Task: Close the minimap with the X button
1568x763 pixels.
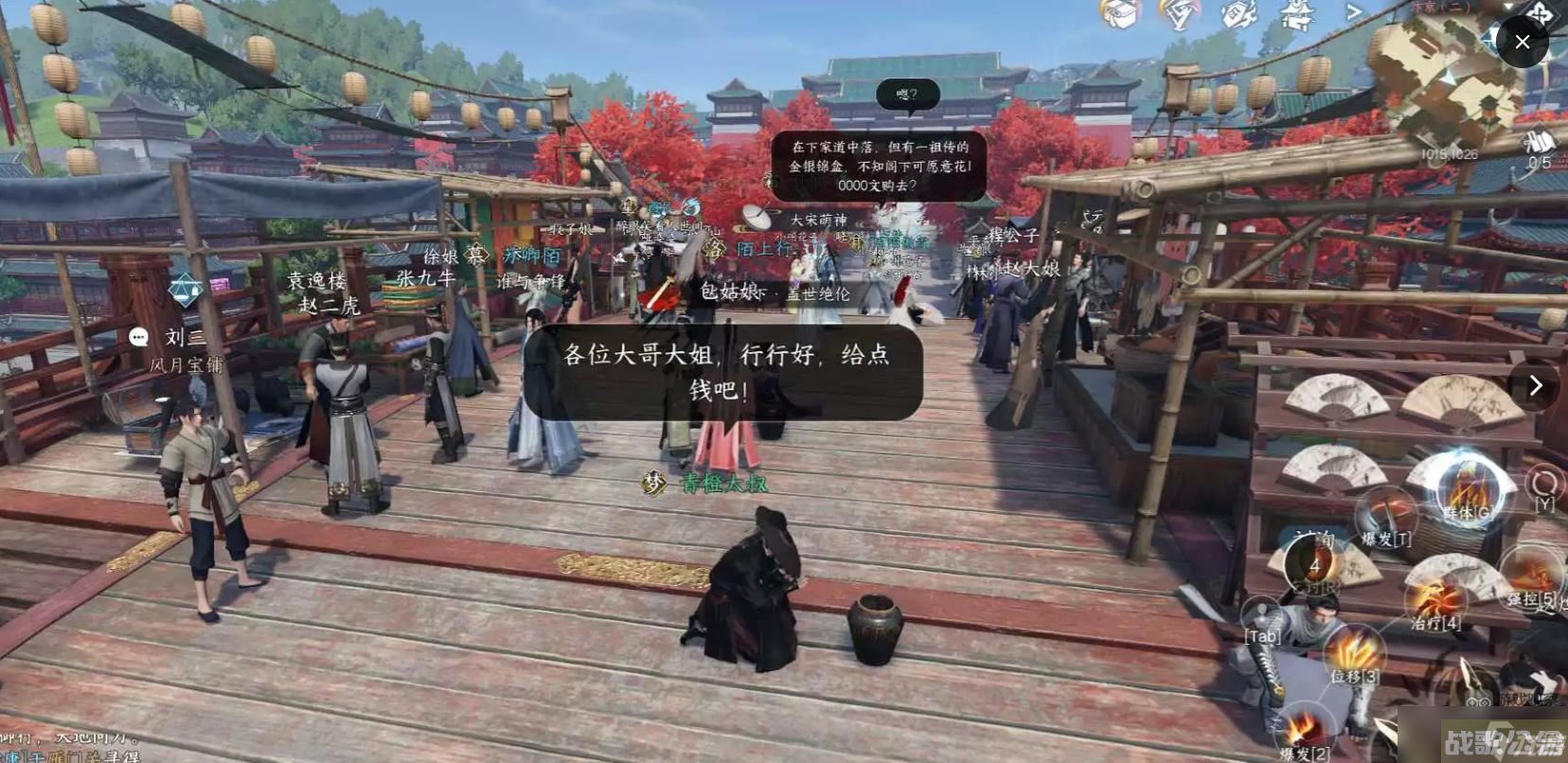Action: click(1523, 43)
